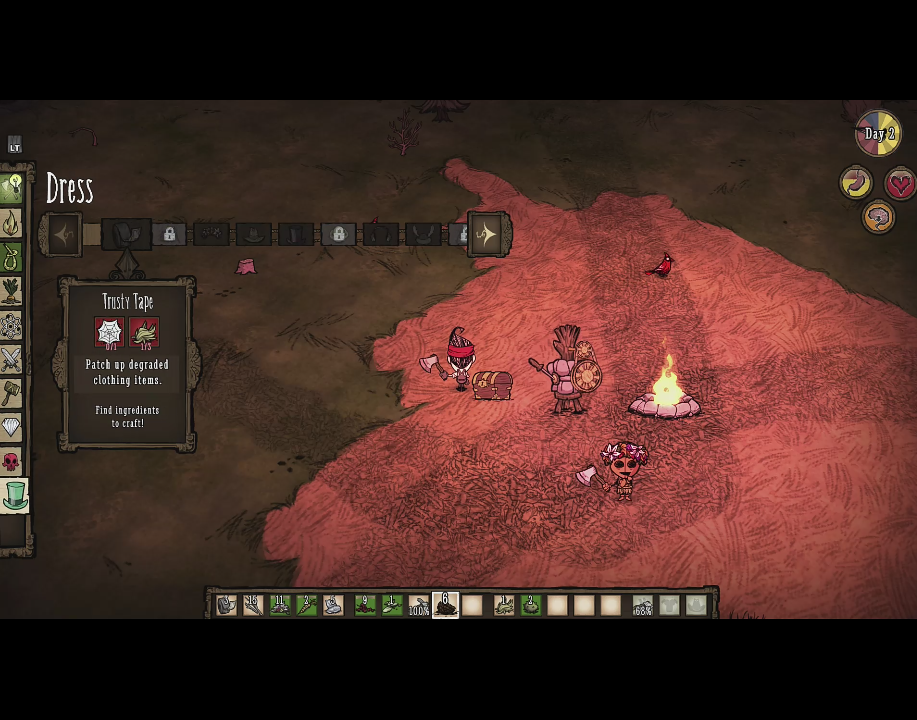Show more recipes with the right arrow button
The image size is (917, 720).
point(487,235)
